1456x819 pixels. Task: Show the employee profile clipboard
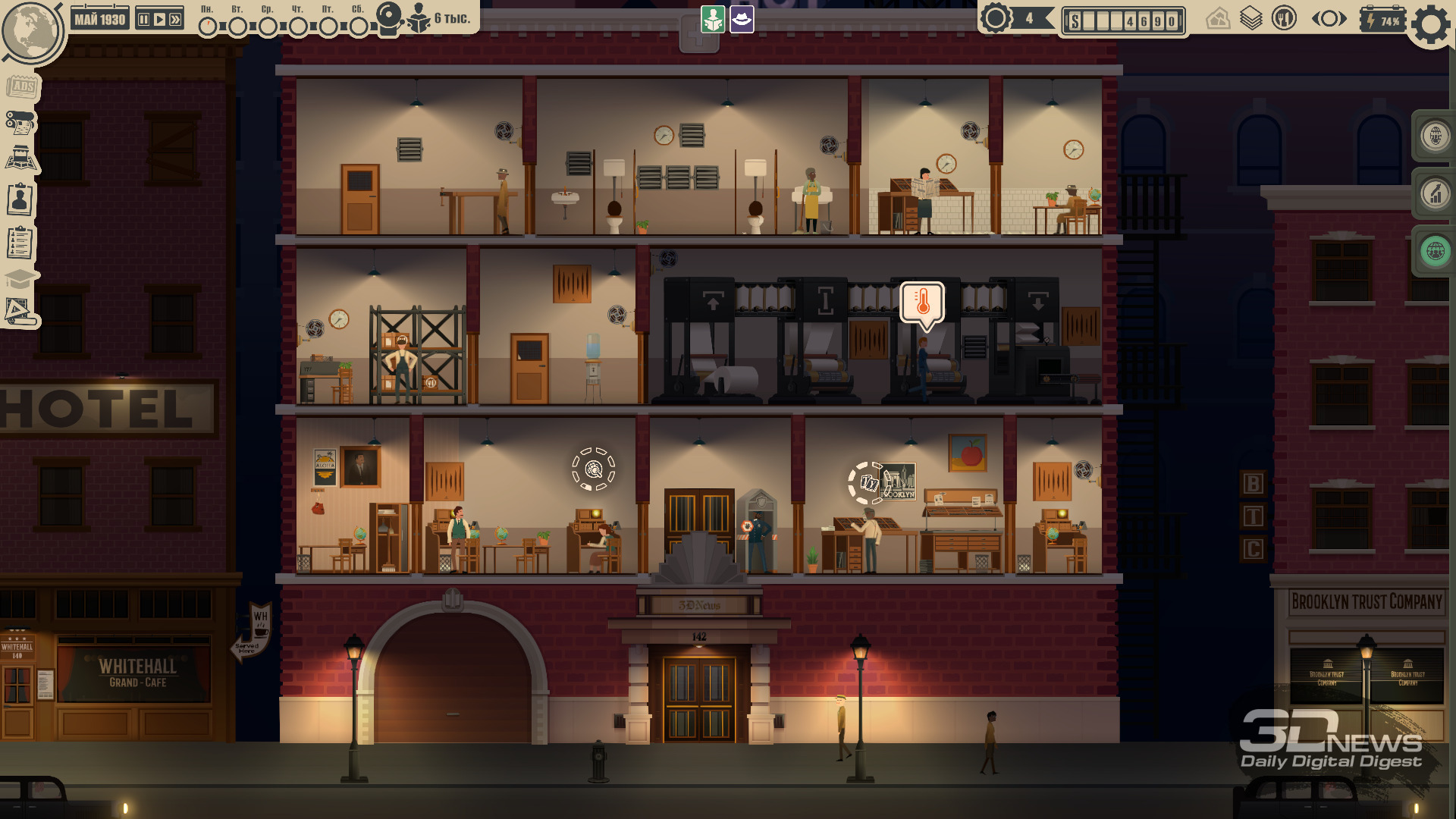tap(20, 200)
